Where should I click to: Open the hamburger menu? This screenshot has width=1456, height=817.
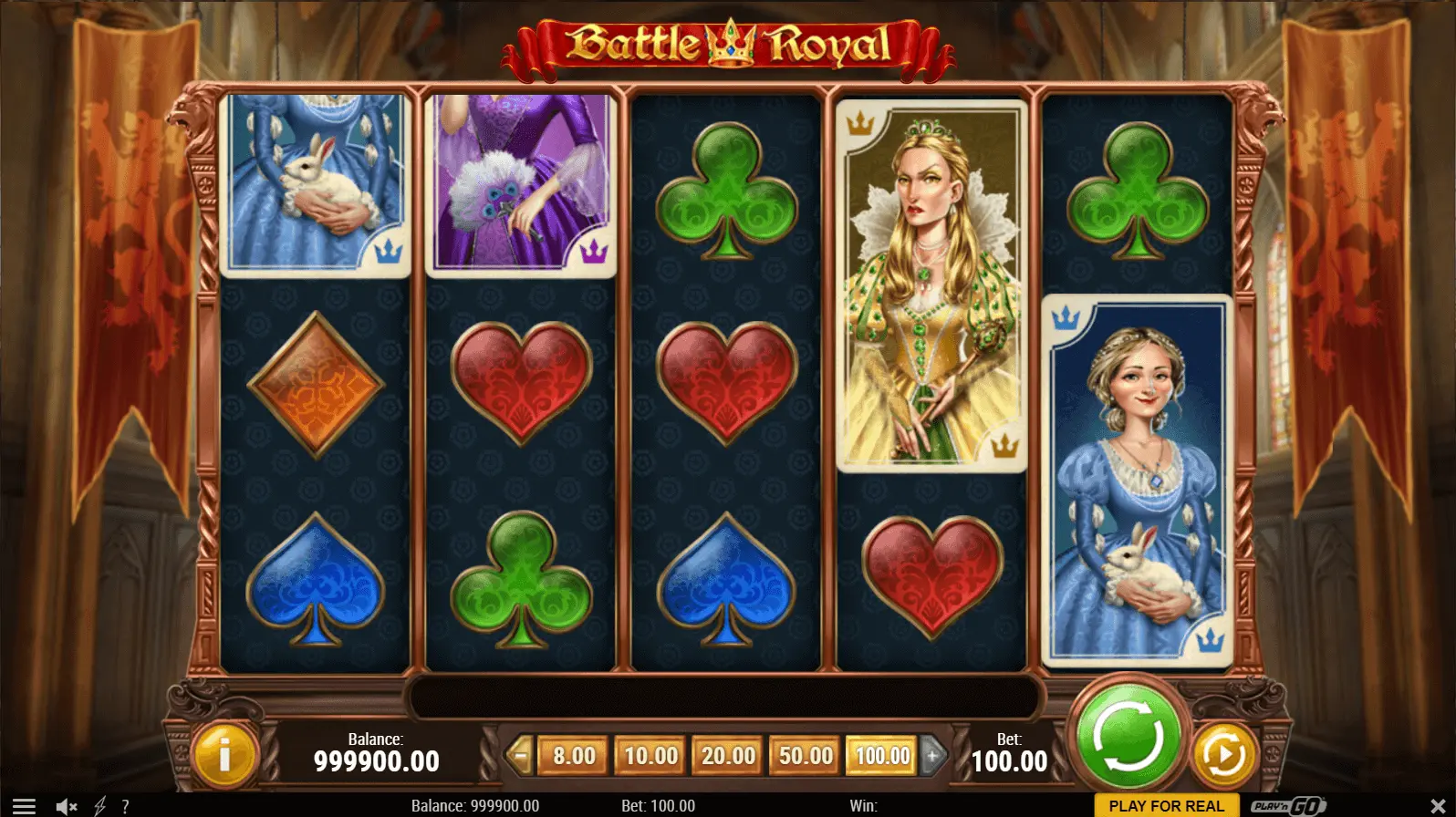click(x=24, y=806)
